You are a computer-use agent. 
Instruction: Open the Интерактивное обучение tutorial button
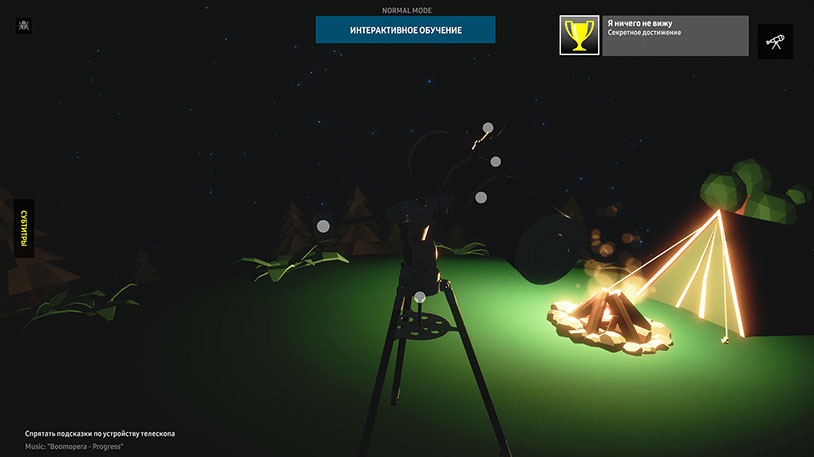(x=405, y=30)
